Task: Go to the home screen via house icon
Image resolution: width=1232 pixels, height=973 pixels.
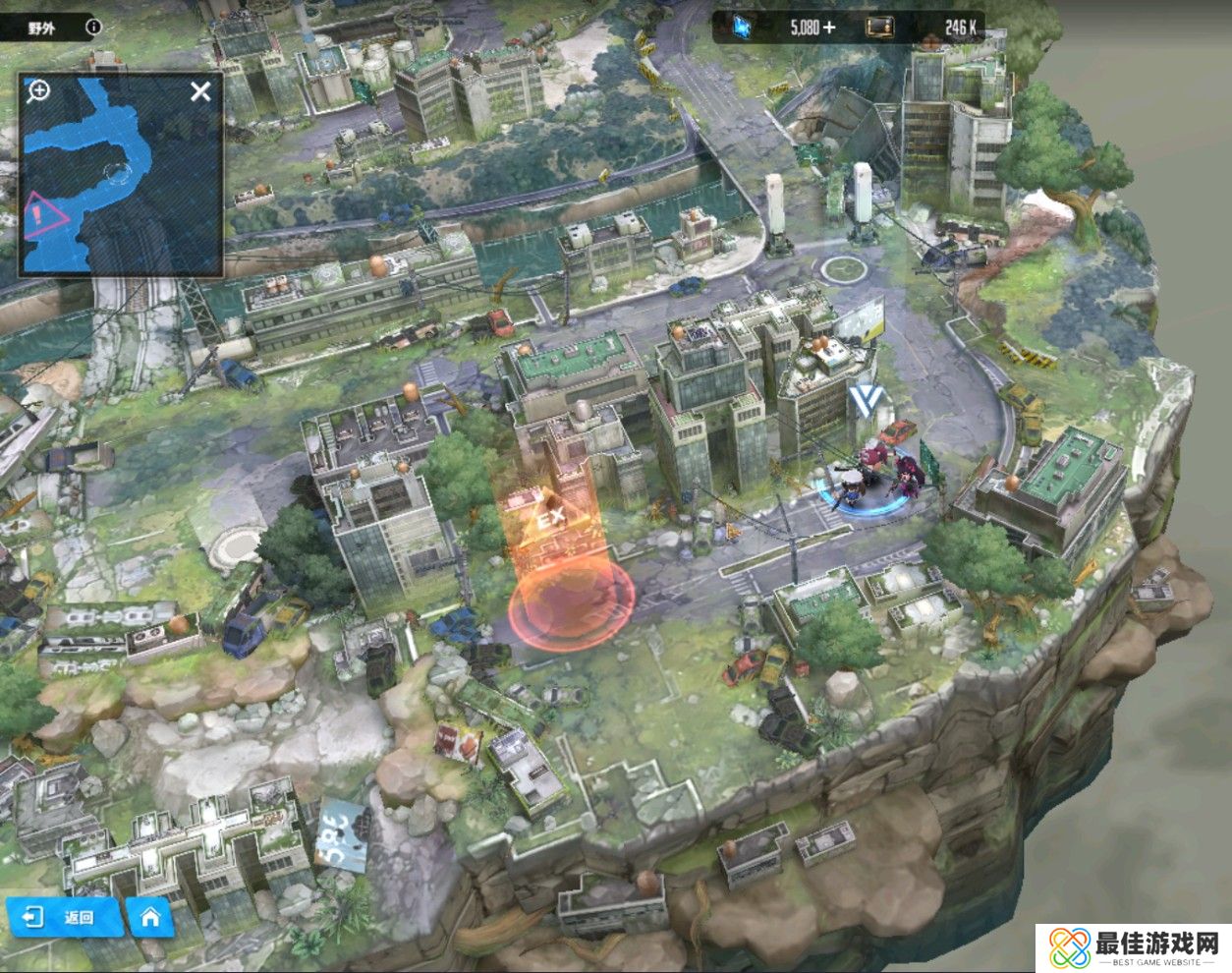Action: coord(150,917)
